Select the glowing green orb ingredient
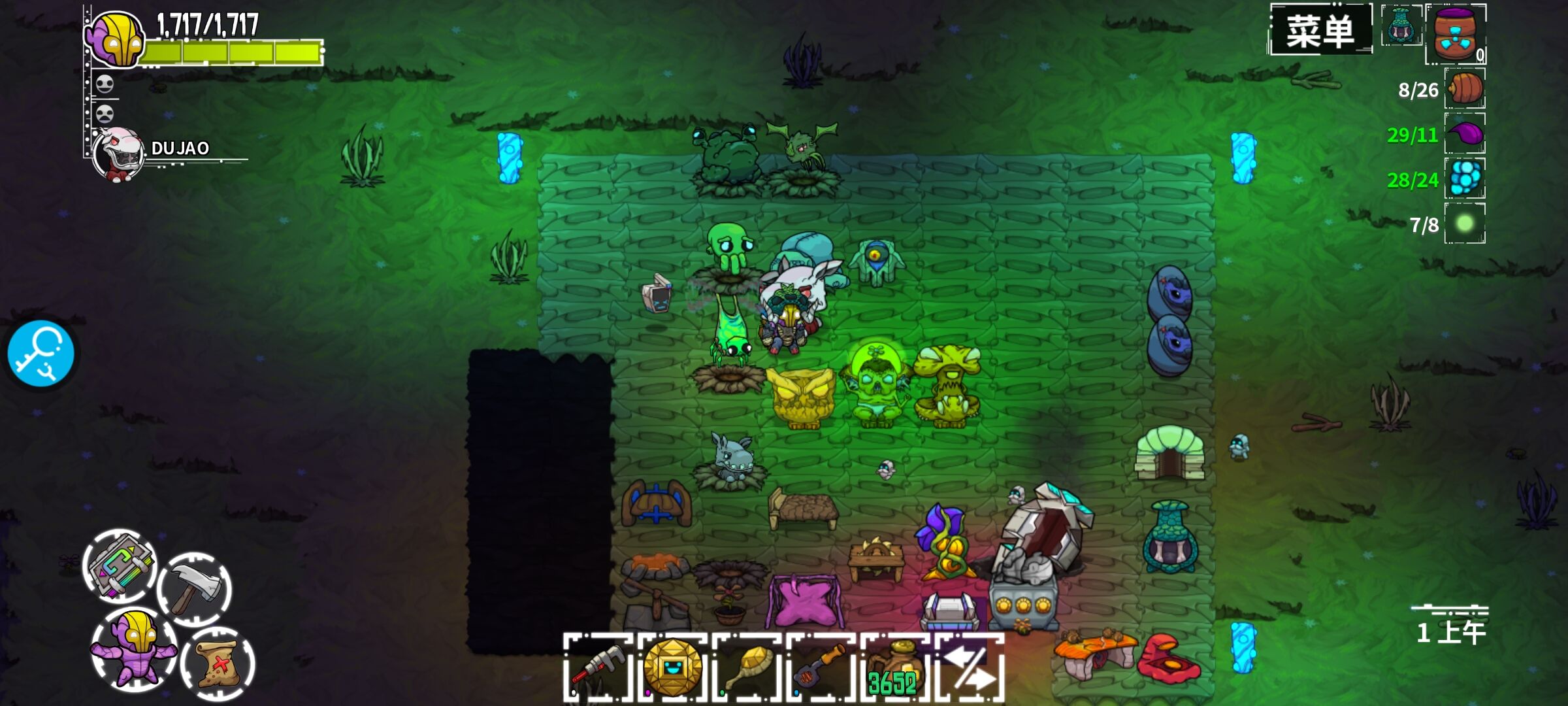The width and height of the screenshot is (1568, 706). coord(1465,224)
